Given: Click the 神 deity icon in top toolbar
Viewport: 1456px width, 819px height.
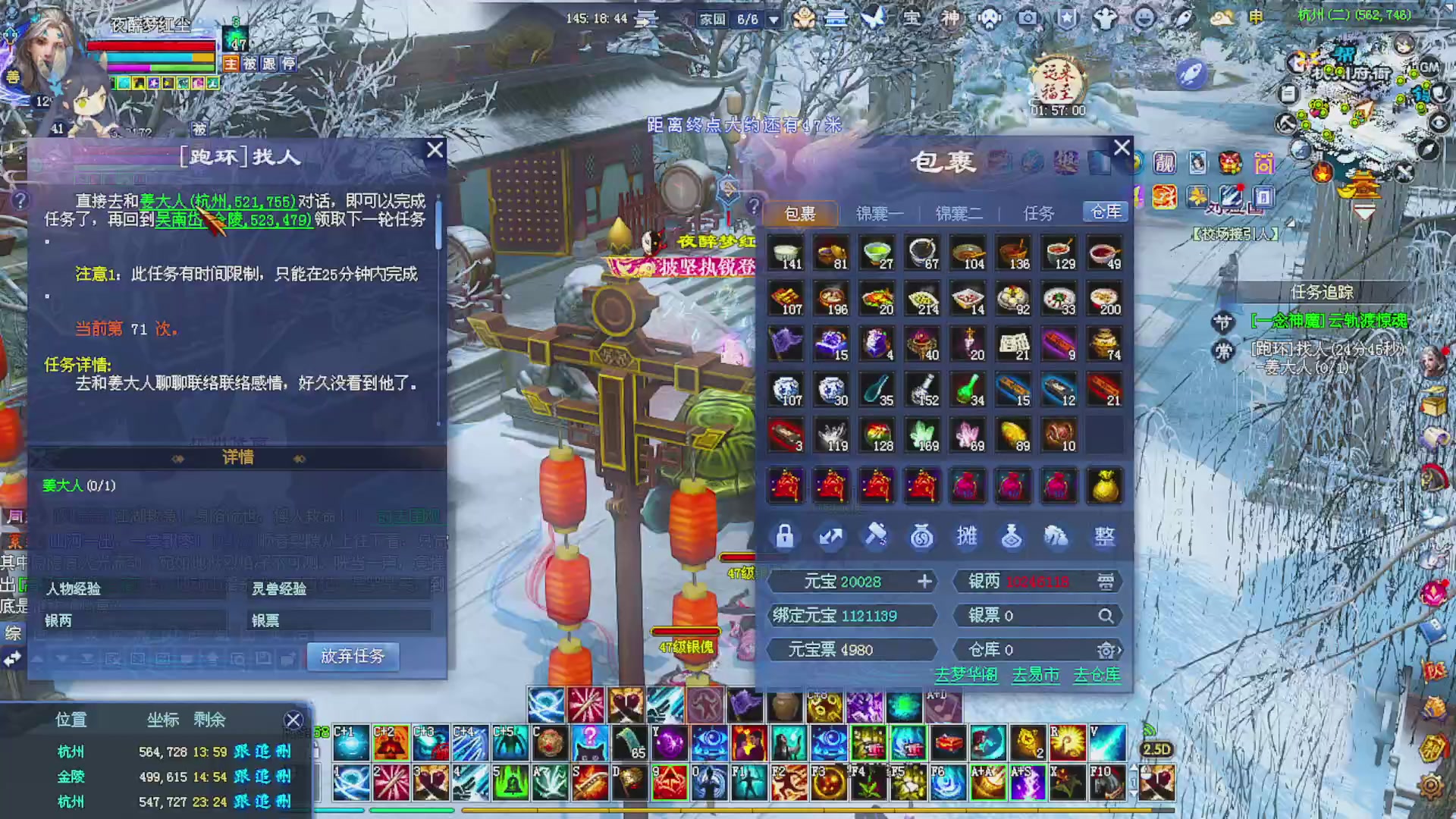Looking at the screenshot, I should pos(950,19).
